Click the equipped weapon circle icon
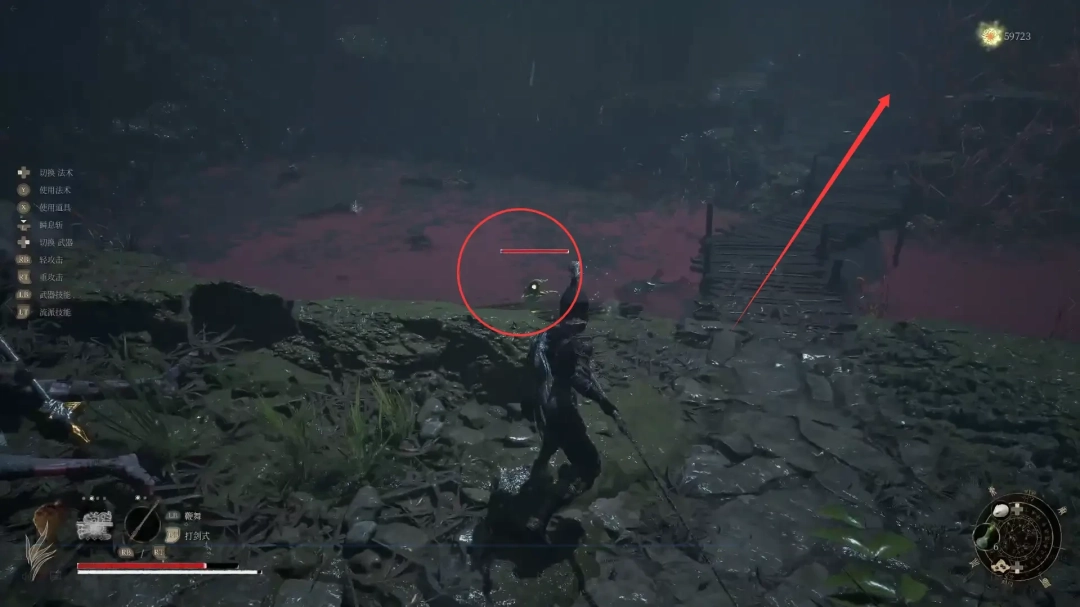Screen dimensions: 1080x607 pyautogui.click(x=142, y=523)
